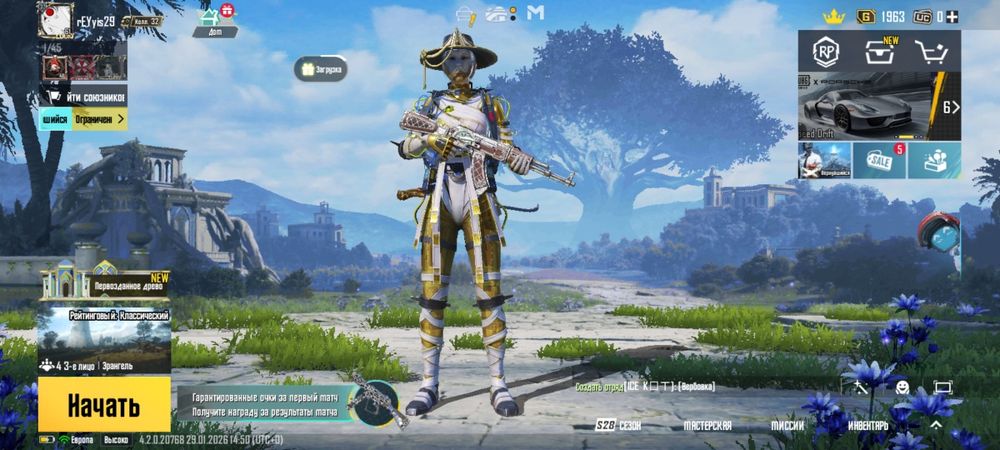The image size is (1000, 450).
Task: Open the Миссии missions menu
Action: [787, 425]
